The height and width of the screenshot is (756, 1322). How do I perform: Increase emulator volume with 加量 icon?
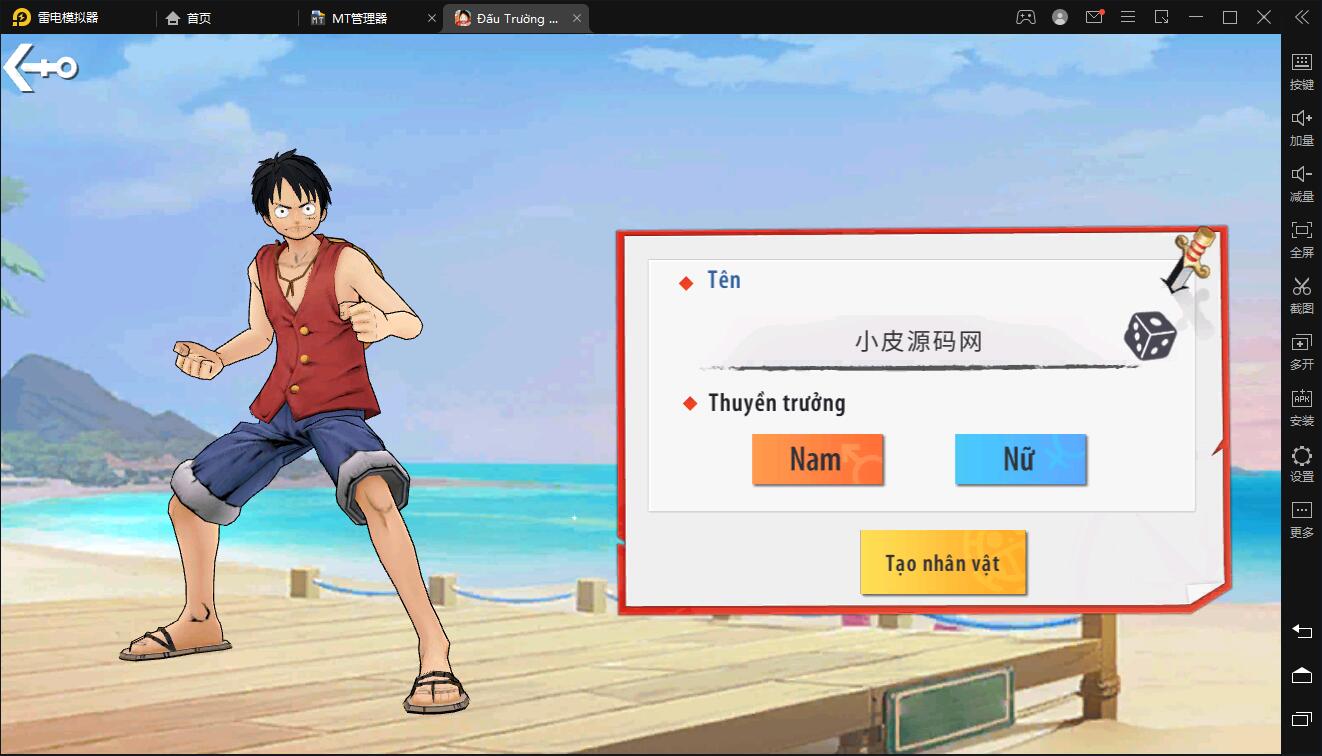1301,126
